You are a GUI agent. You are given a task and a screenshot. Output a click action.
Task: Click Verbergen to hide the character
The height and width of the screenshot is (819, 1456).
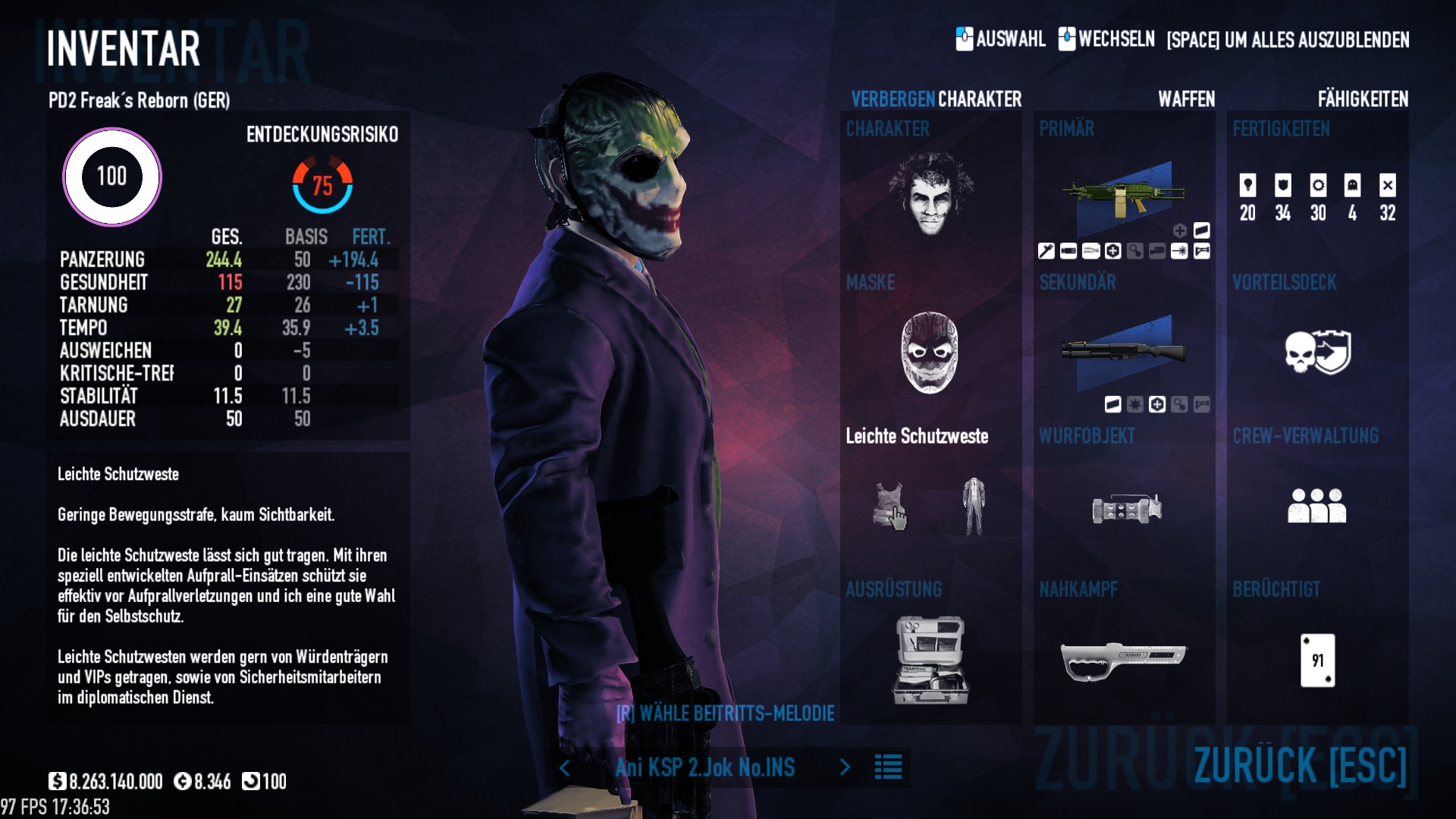pyautogui.click(x=893, y=99)
